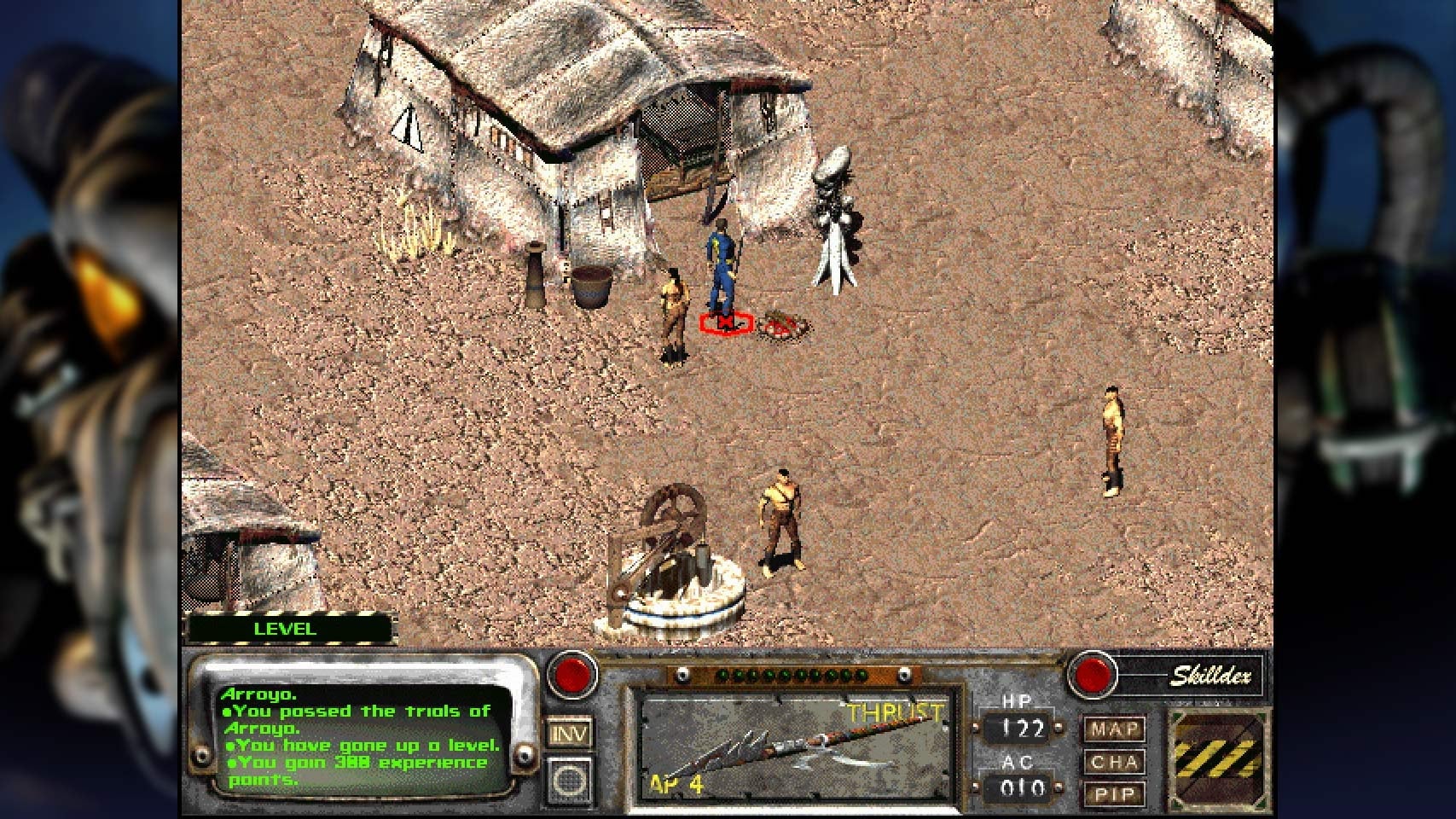Select the player in the blue vault suit
This screenshot has height=819, width=1456.
[721, 256]
